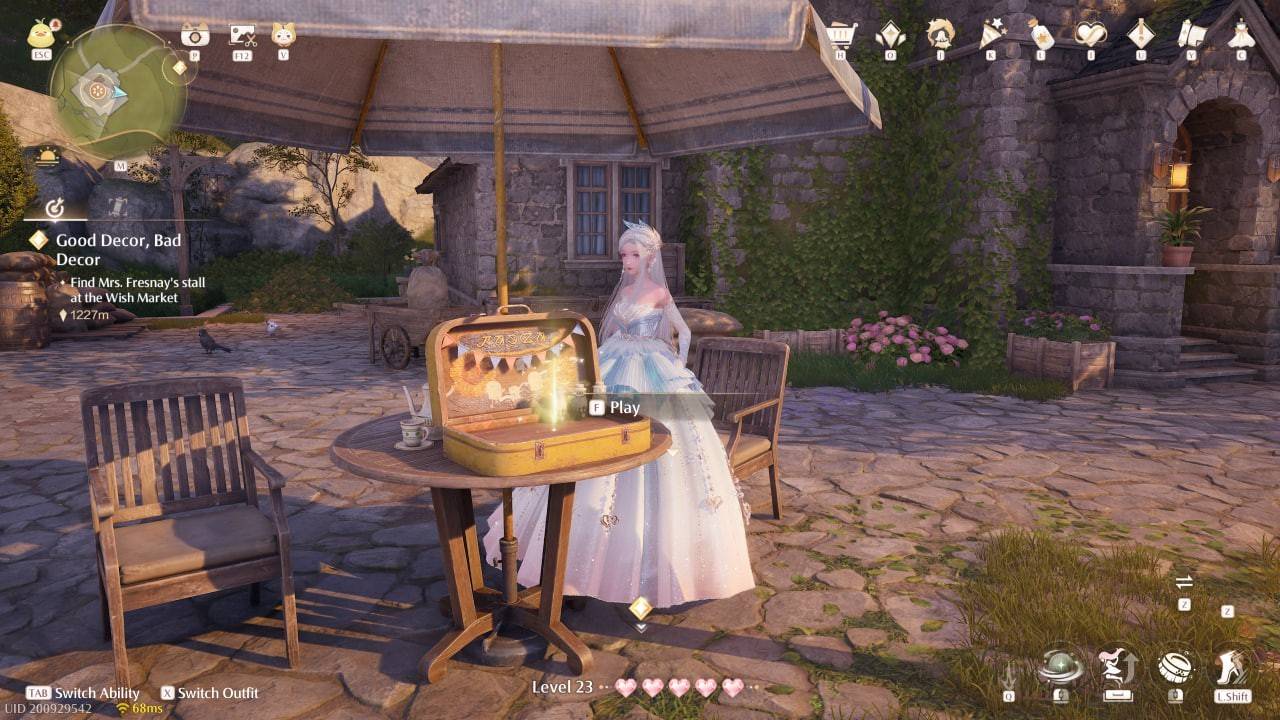Open the Heart of Infinity character icon

(x=938, y=33)
